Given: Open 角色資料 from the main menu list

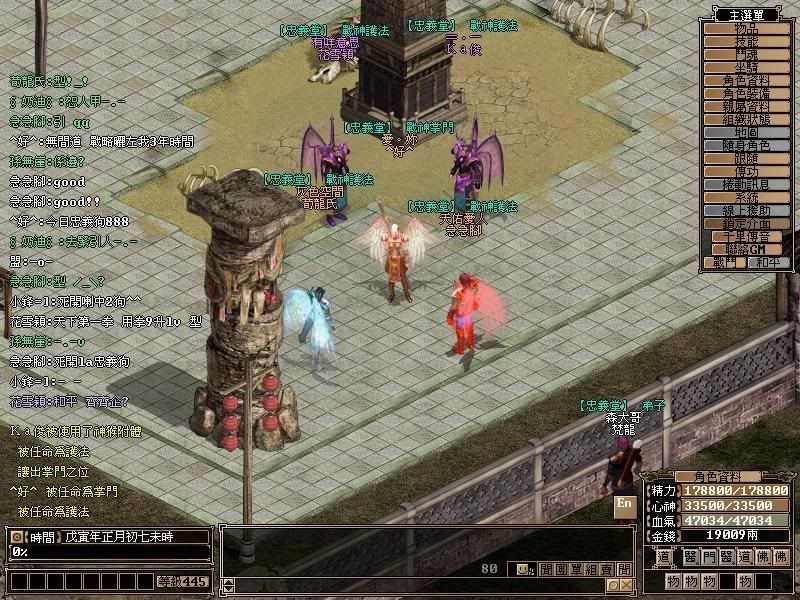Looking at the screenshot, I should [748, 81].
